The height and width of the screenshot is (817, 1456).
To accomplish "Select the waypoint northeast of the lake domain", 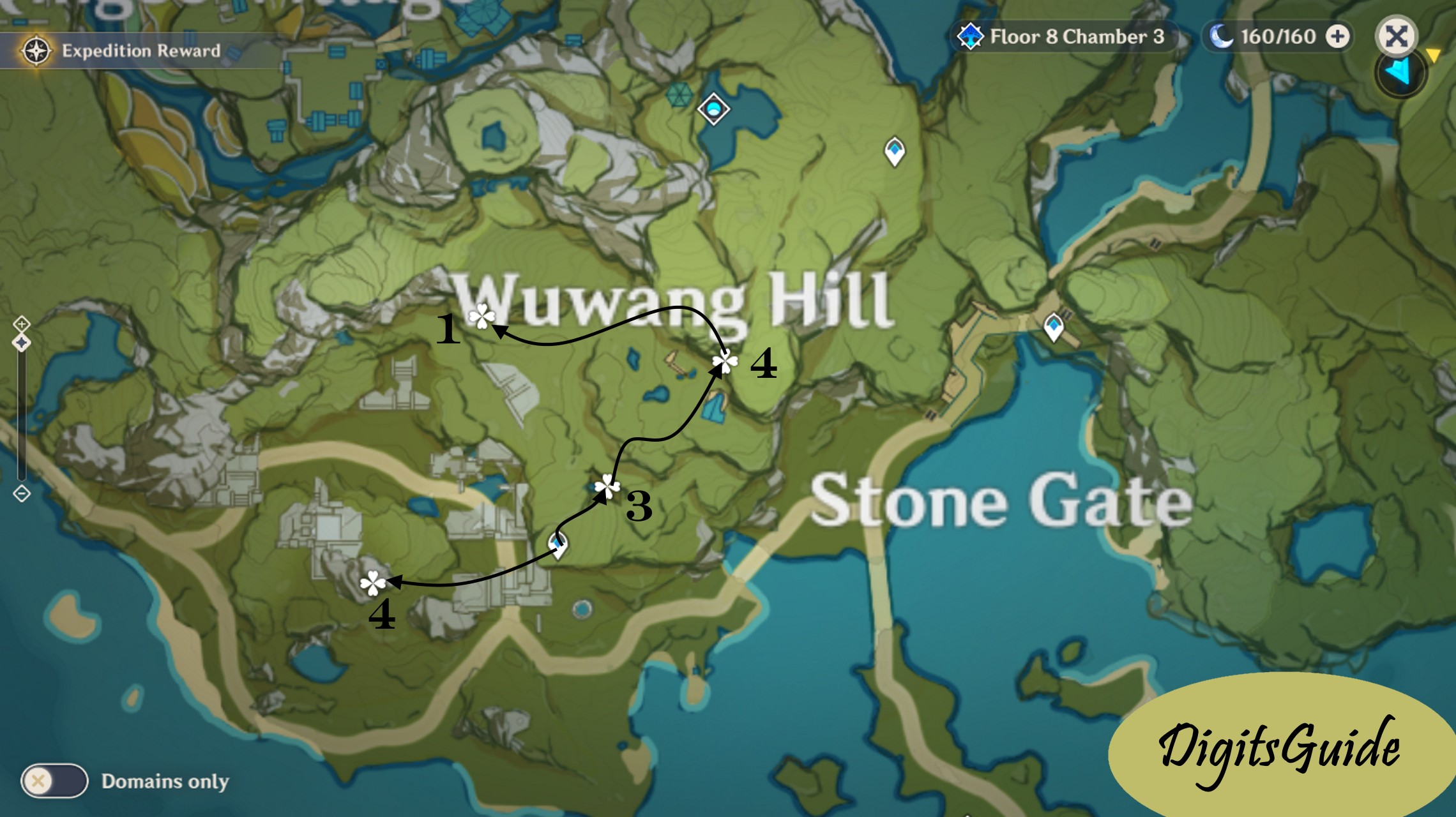I will pos(894,151).
